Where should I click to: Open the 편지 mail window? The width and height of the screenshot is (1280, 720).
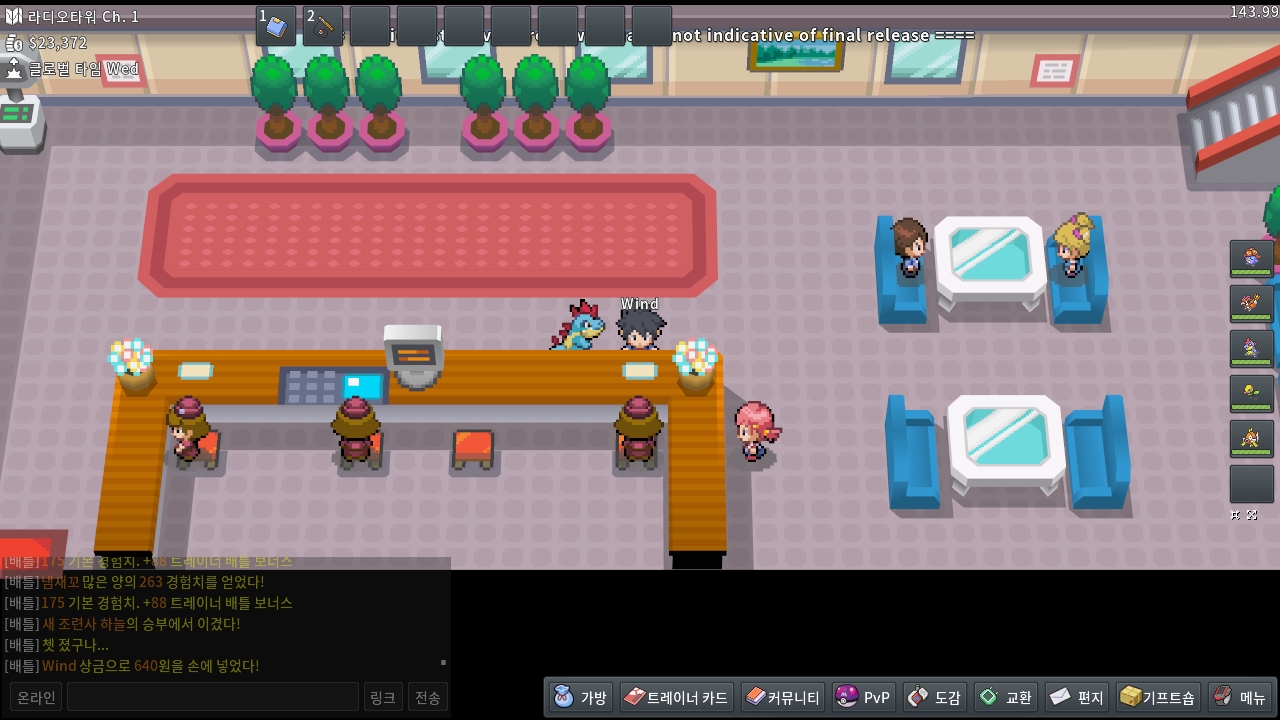tap(1077, 697)
